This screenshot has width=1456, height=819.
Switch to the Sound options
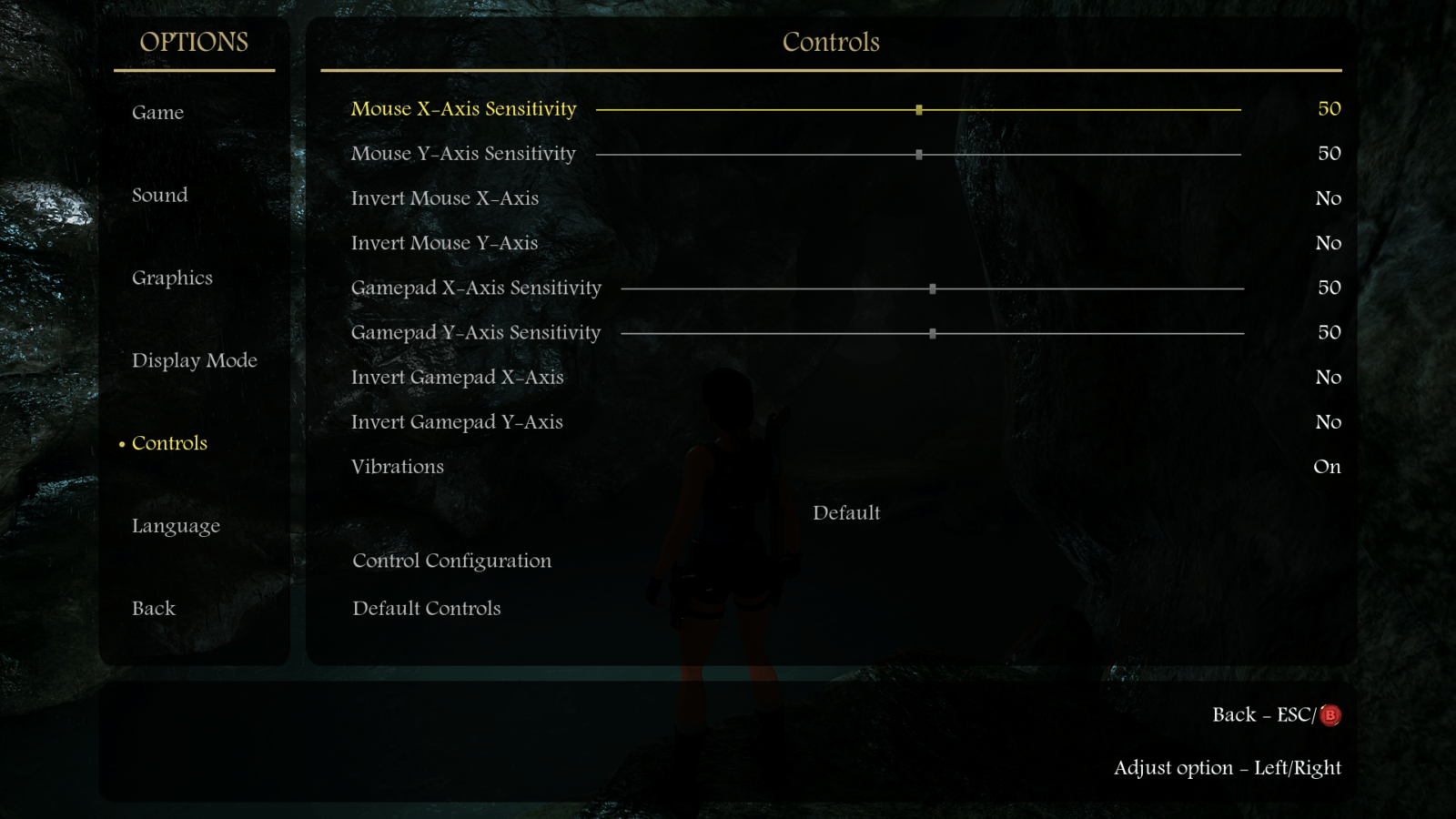point(159,196)
